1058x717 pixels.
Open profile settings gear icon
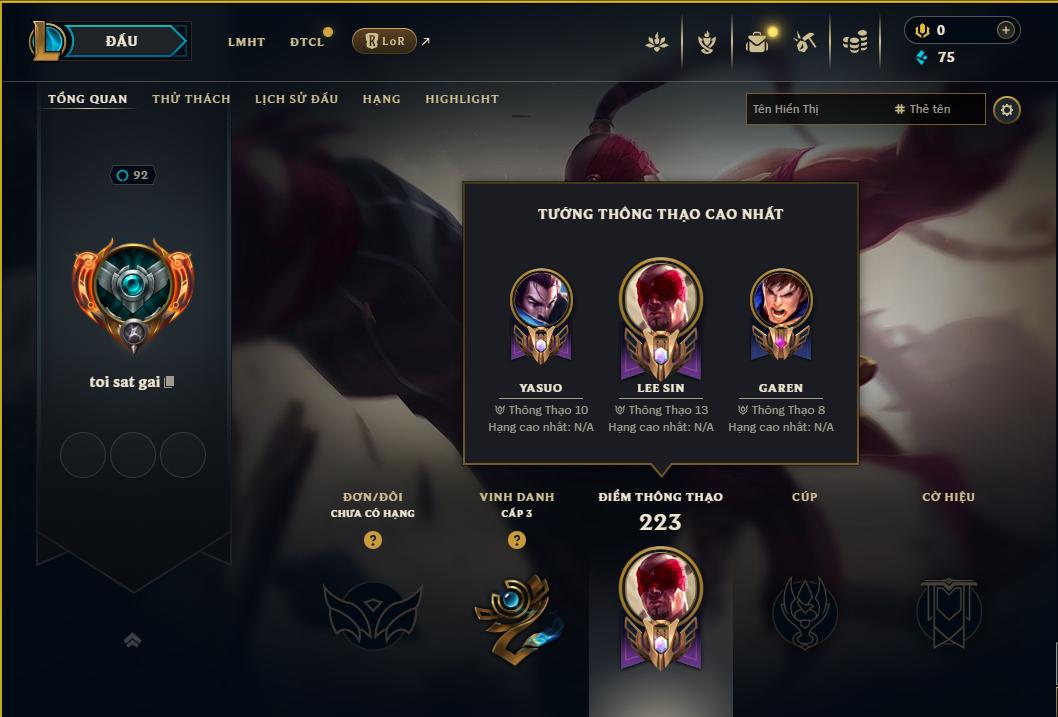[1007, 110]
